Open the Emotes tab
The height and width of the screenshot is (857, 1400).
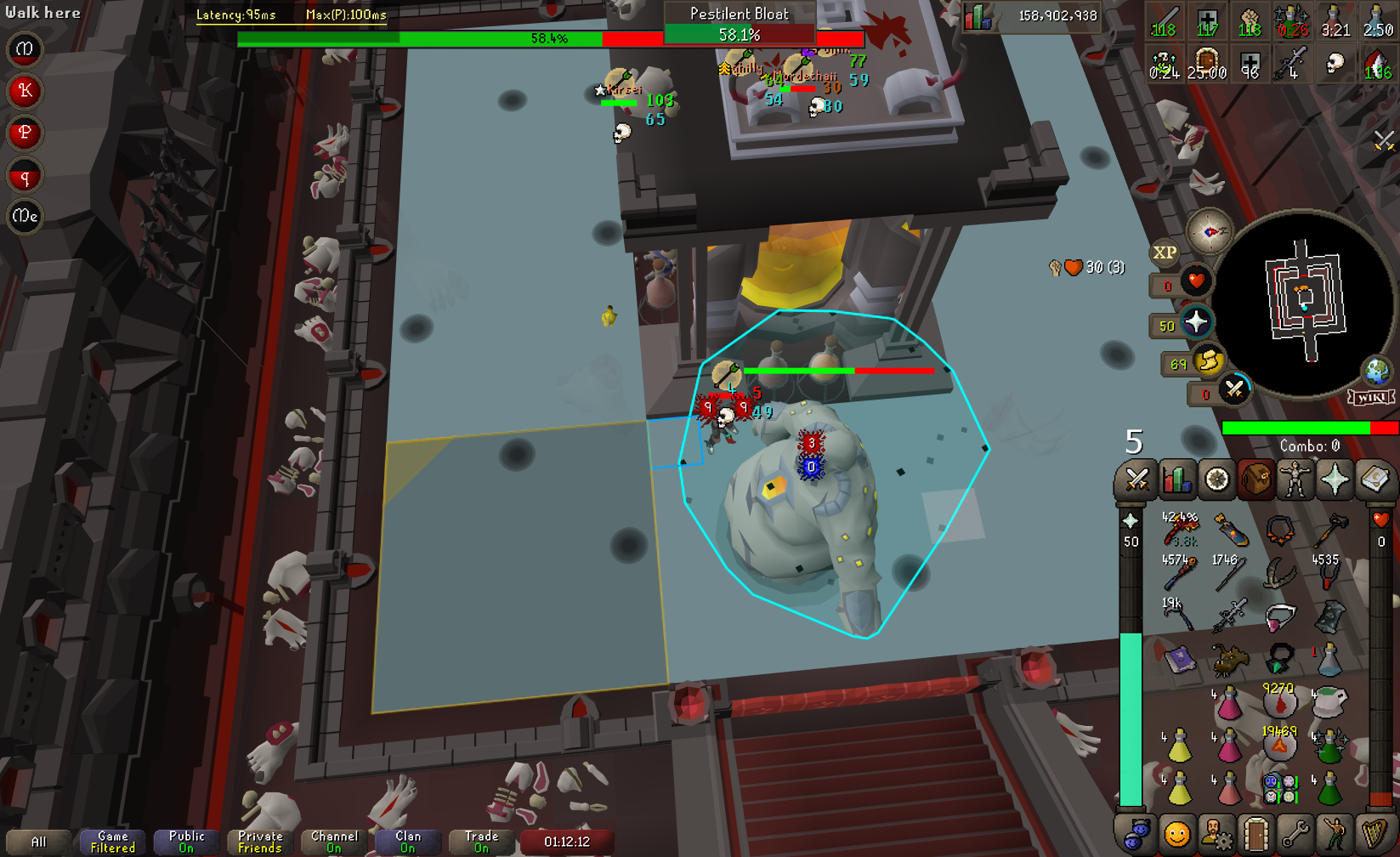(x=1335, y=834)
